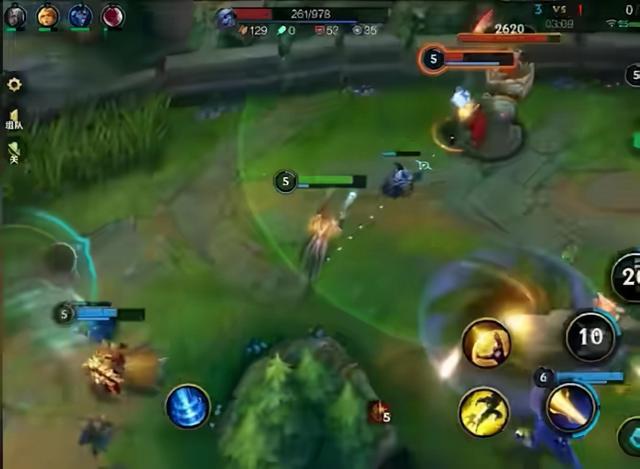Tap the first teammate portrait
The width and height of the screenshot is (640, 469).
15,16
